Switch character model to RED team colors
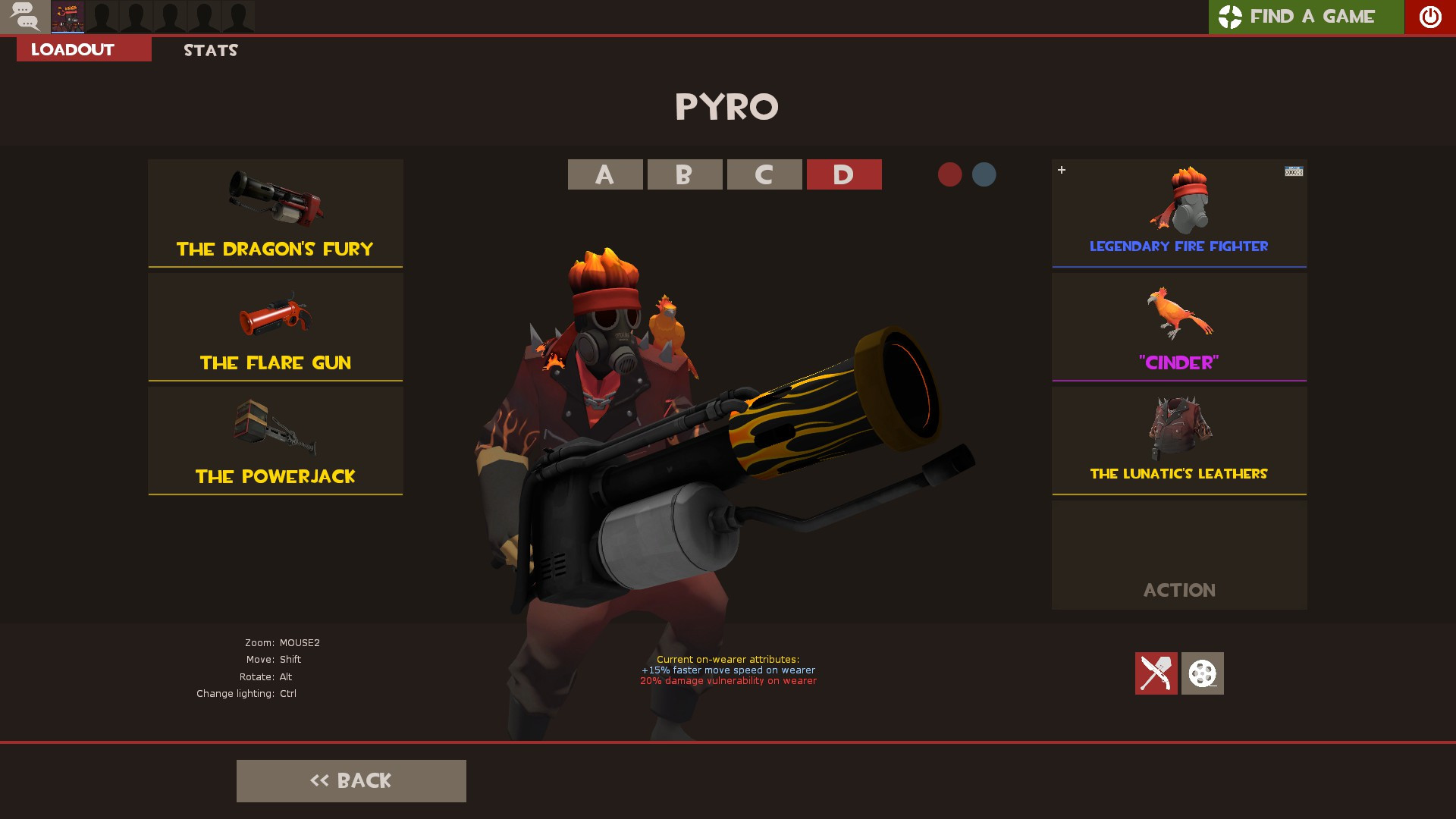Viewport: 1456px width, 819px height. 949,174
